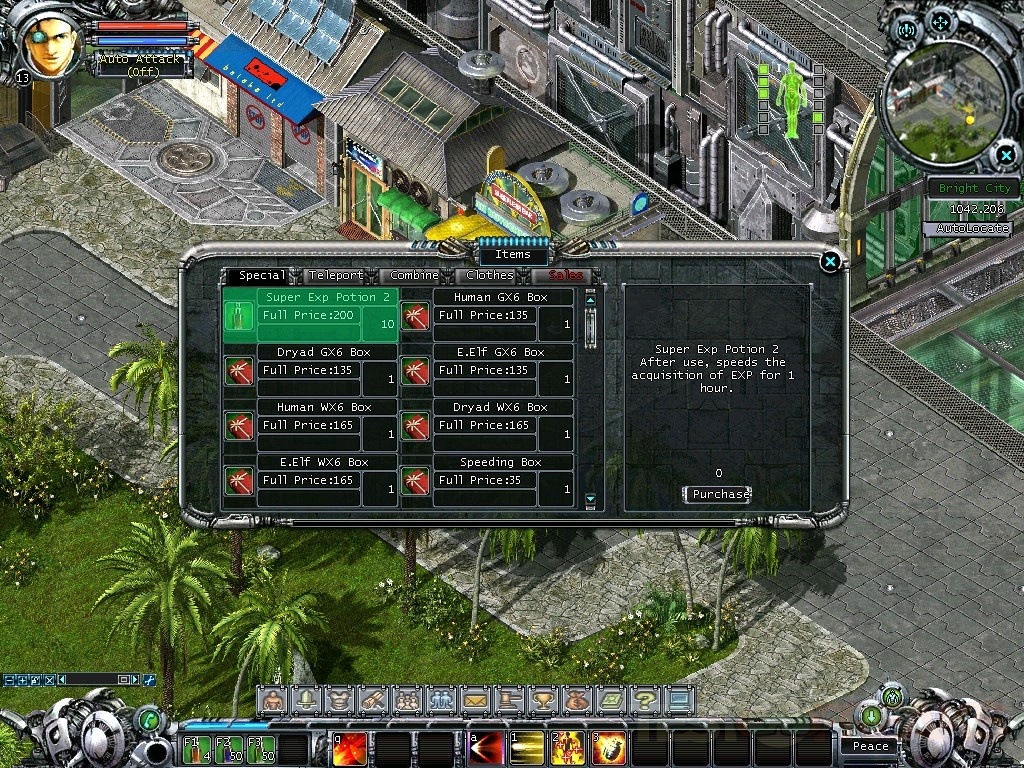Viewport: 1024px width, 768px height.
Task: Close the minimap with its X button
Action: [1005, 154]
